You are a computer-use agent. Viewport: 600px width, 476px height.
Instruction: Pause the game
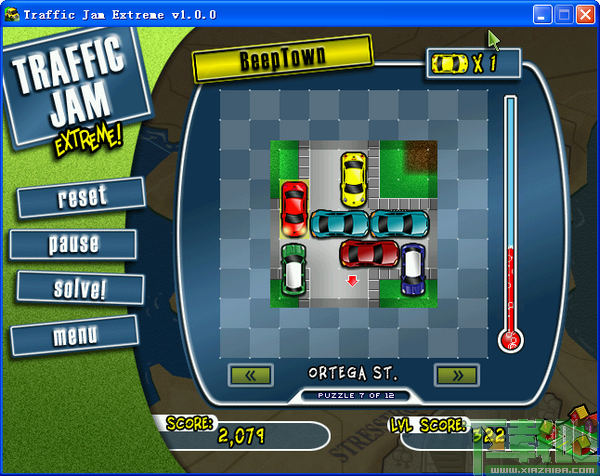click(74, 243)
